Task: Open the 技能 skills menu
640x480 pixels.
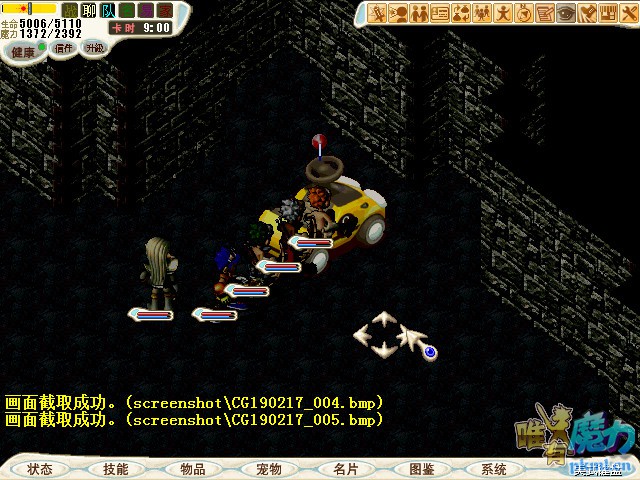Action: click(x=115, y=468)
